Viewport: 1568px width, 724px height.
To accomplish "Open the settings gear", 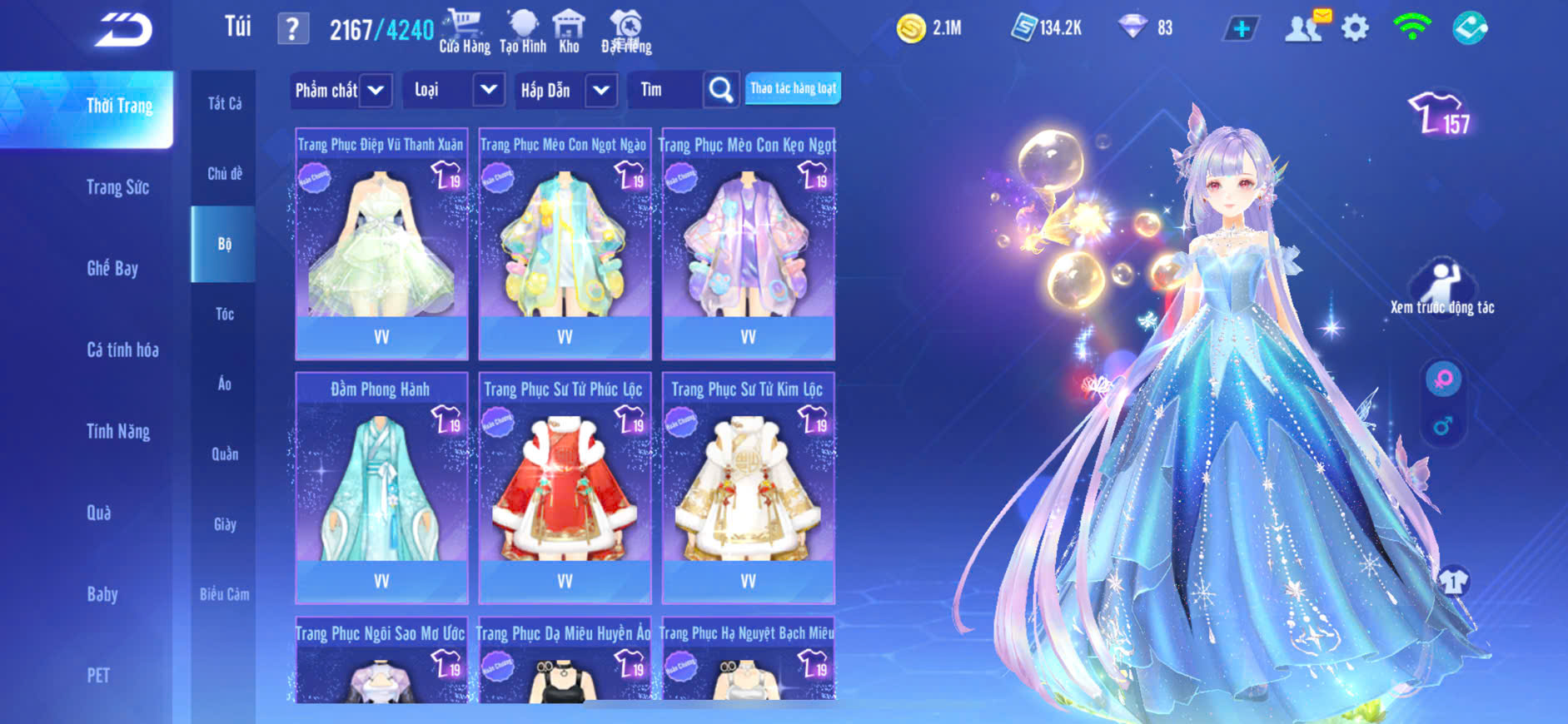I will click(1355, 29).
